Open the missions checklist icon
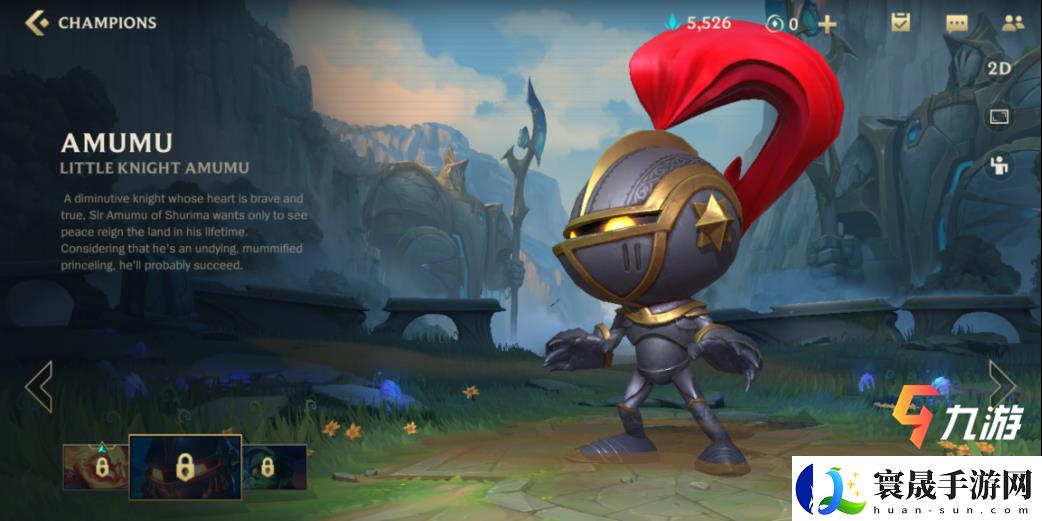The image size is (1042, 521). point(901,22)
